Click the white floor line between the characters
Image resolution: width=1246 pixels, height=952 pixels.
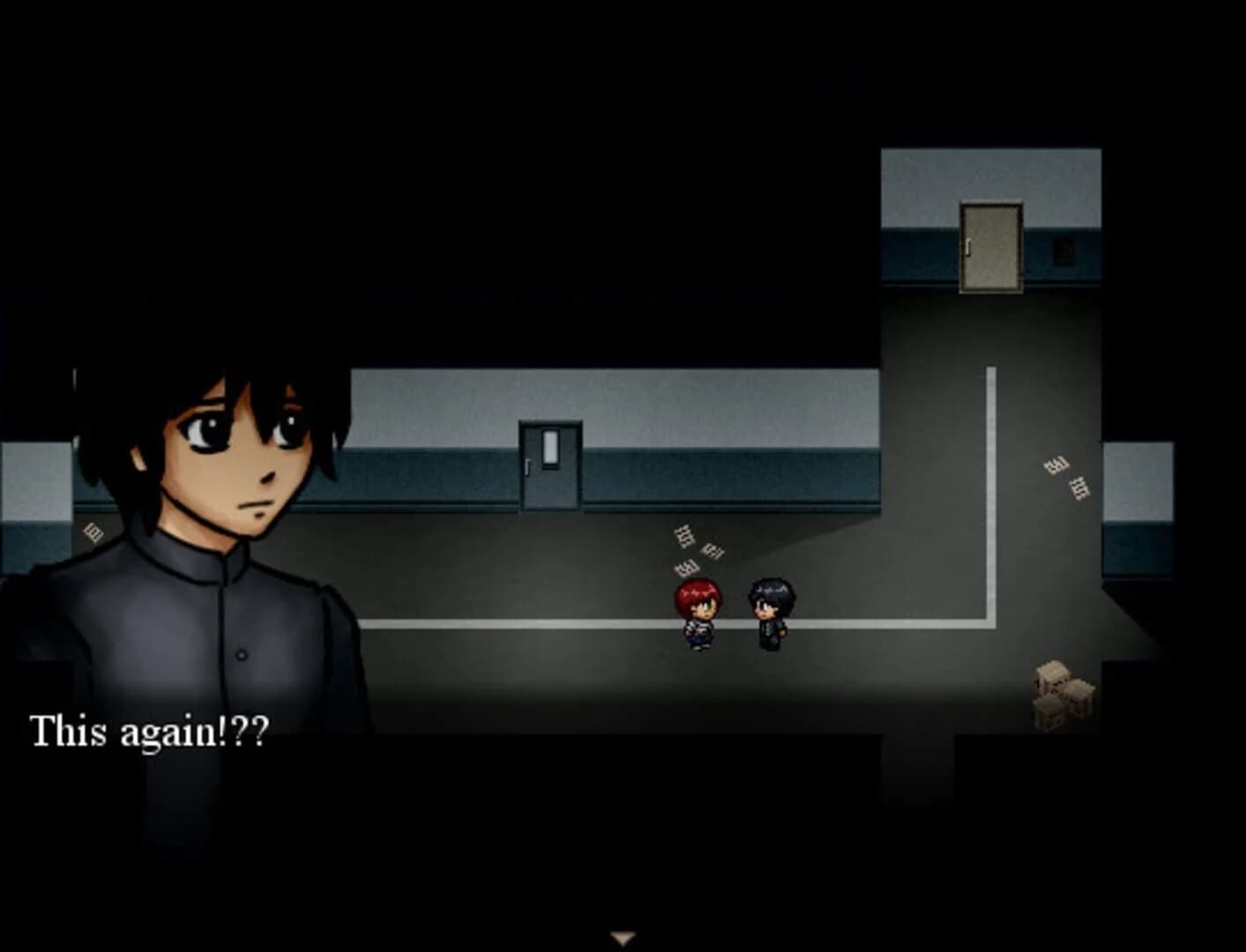click(x=736, y=622)
